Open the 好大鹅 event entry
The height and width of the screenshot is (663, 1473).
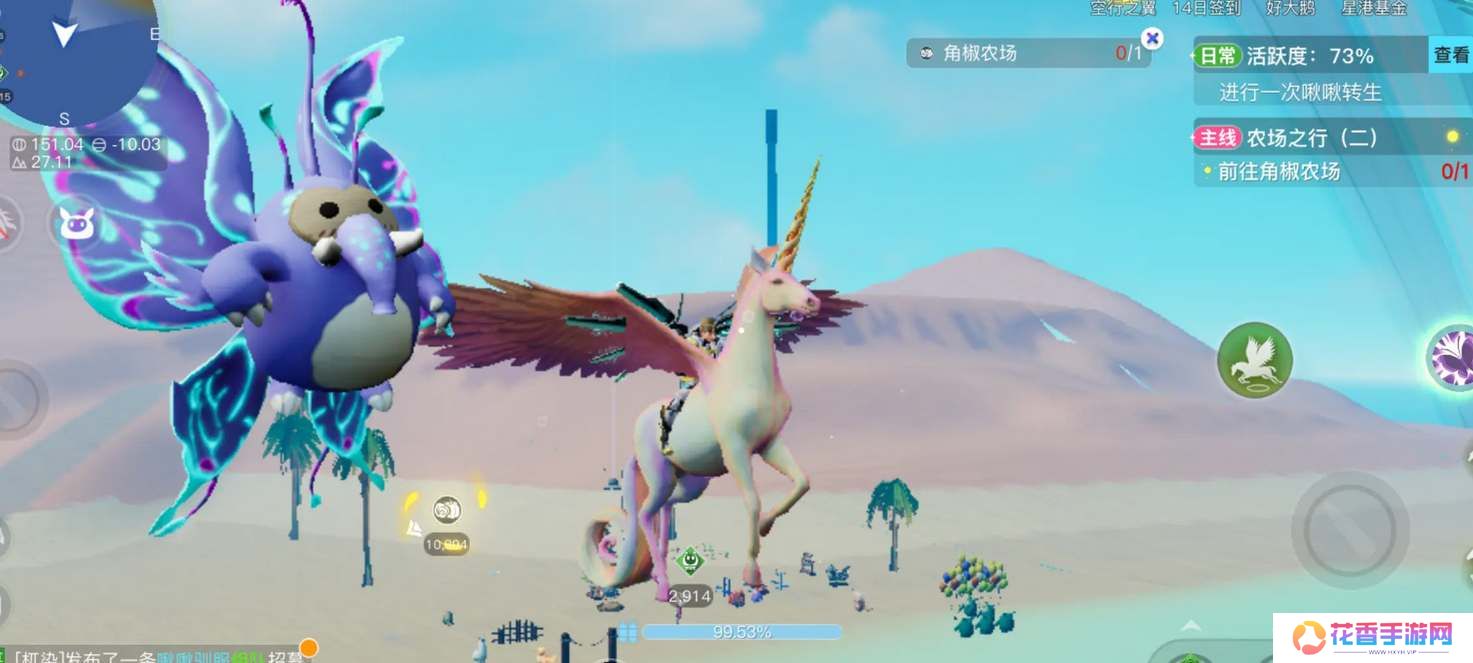point(1288,8)
